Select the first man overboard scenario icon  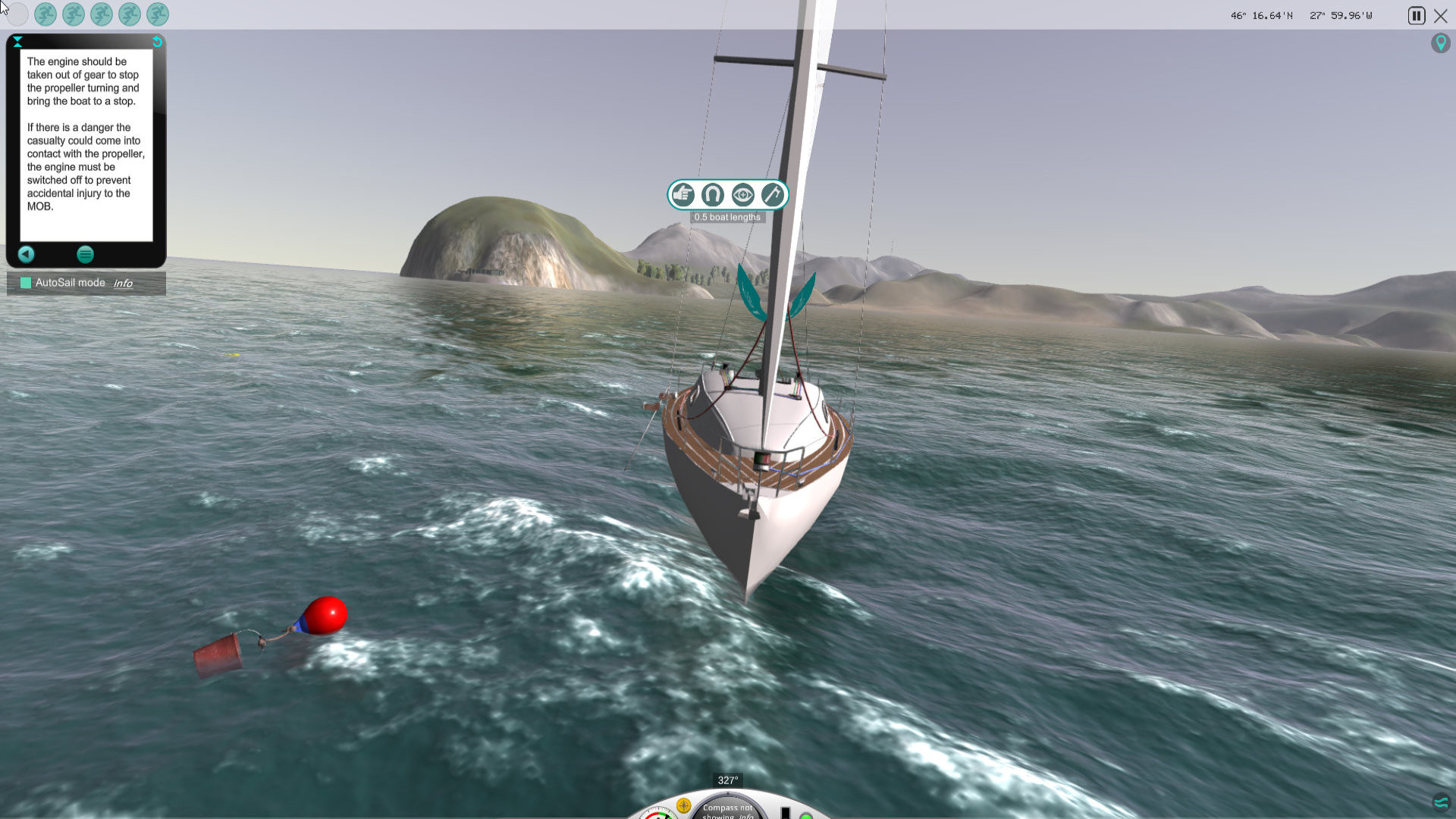pyautogui.click(x=45, y=14)
